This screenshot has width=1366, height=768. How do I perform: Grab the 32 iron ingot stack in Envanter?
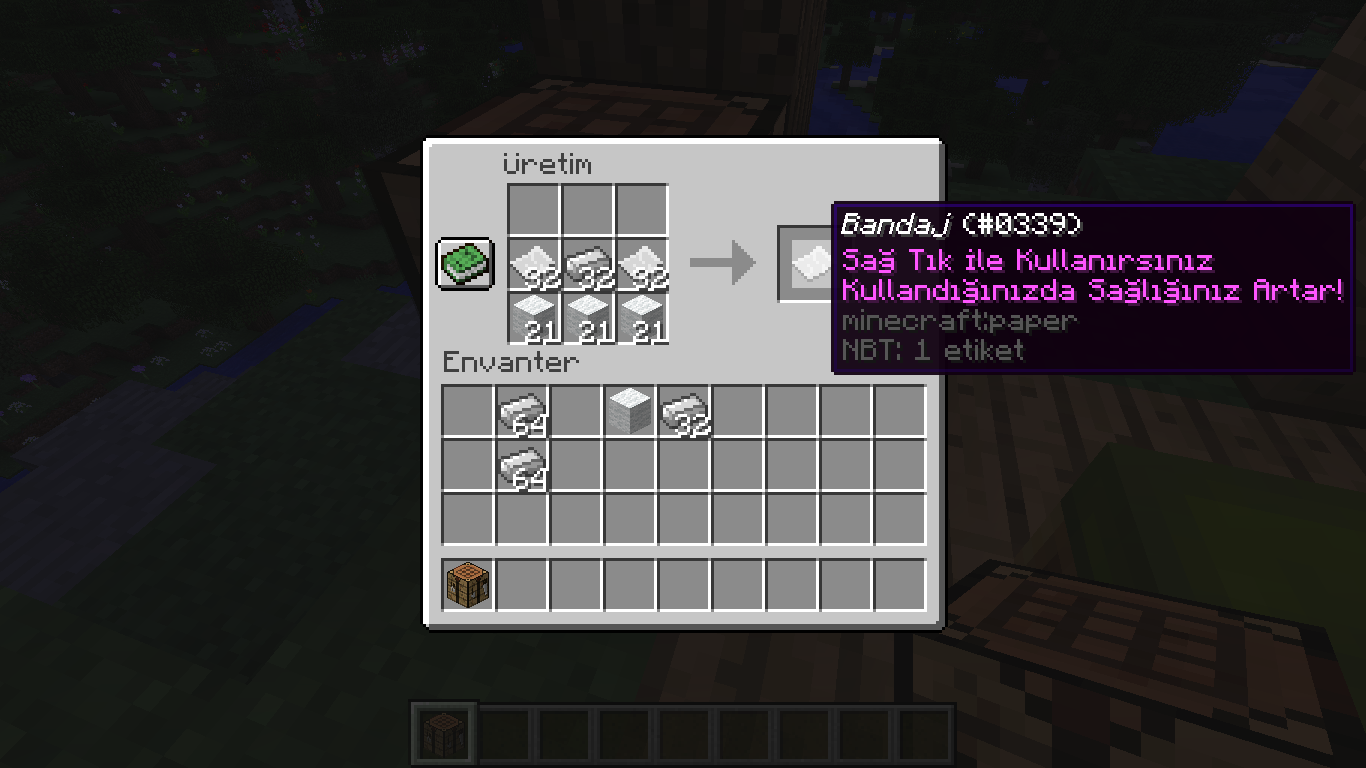684,411
